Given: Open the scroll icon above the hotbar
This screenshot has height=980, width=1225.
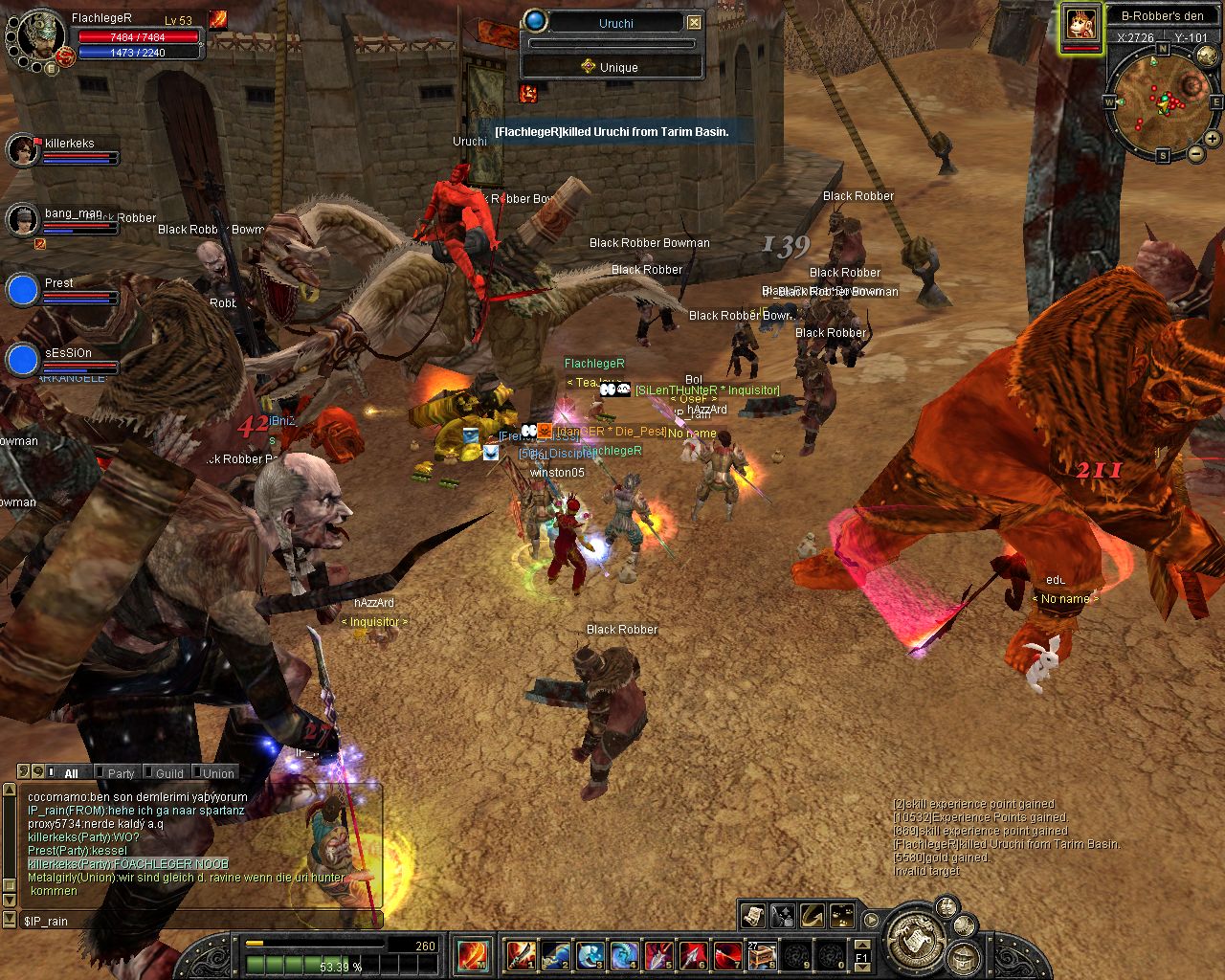Looking at the screenshot, I should (753, 916).
